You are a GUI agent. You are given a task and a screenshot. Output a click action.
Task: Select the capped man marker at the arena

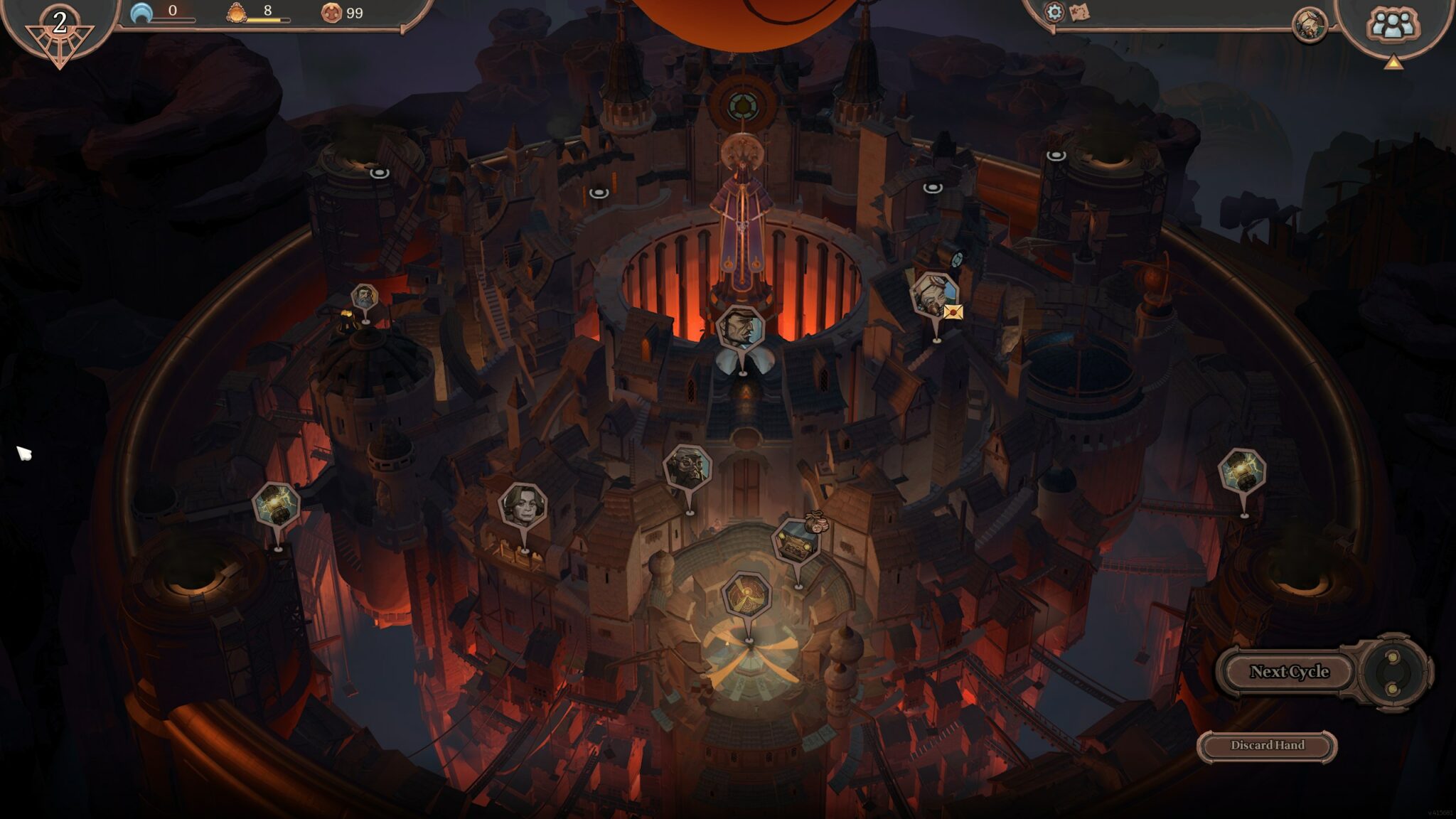coord(741,330)
